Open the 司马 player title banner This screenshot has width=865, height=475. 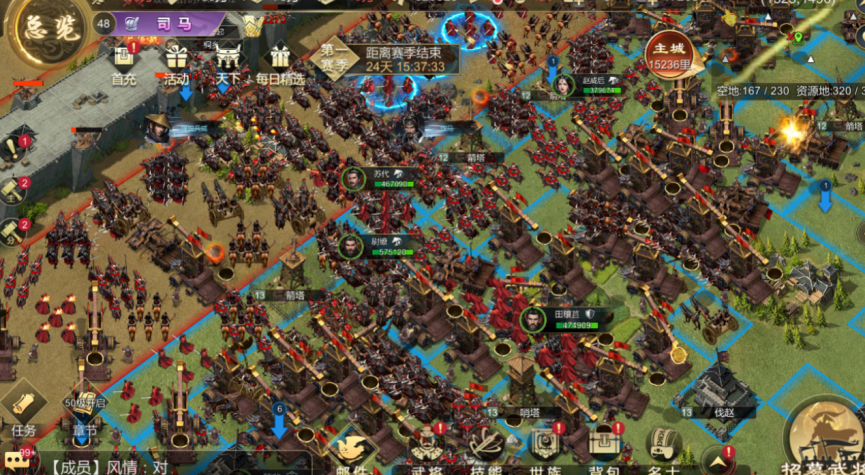coord(168,22)
